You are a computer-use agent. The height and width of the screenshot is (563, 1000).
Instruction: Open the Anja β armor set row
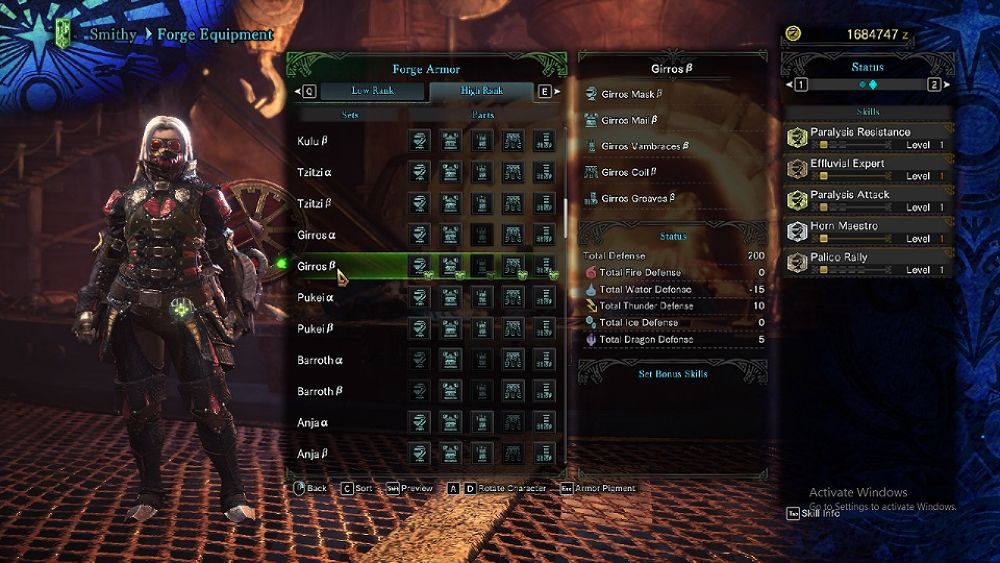pyautogui.click(x=313, y=454)
